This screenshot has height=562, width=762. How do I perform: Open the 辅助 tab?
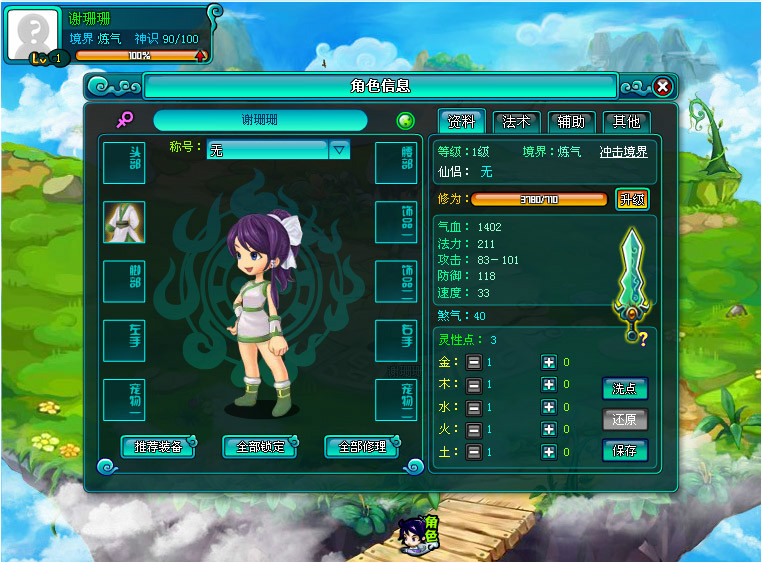click(571, 122)
